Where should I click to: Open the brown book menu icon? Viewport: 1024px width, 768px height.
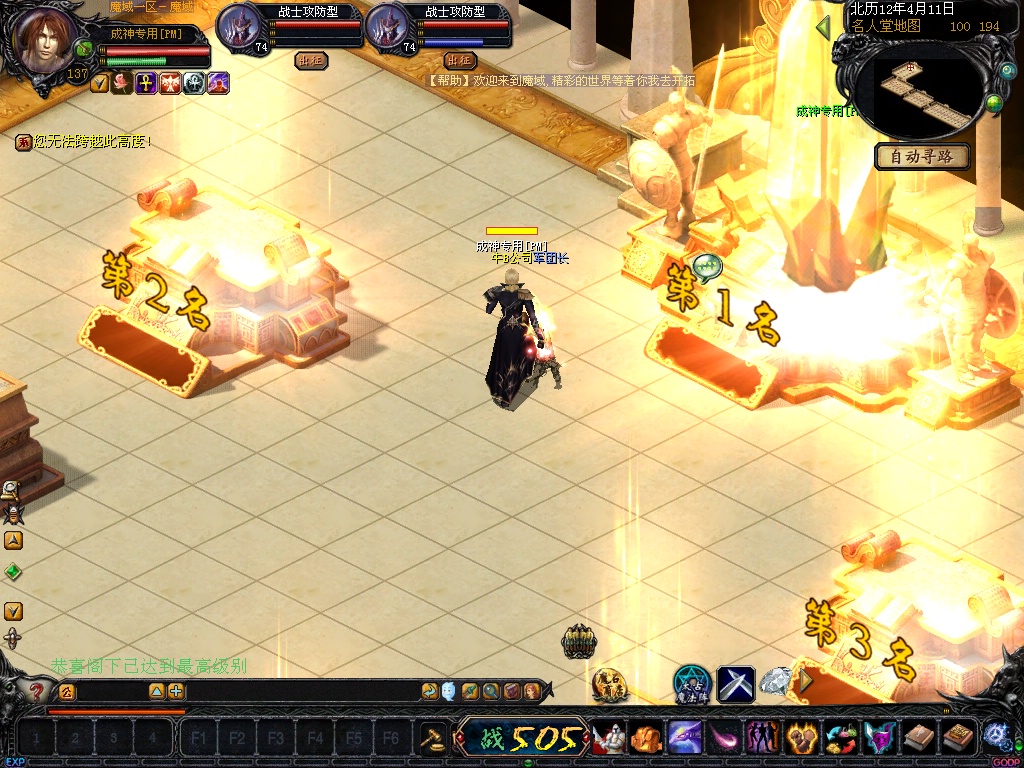pyautogui.click(x=919, y=738)
